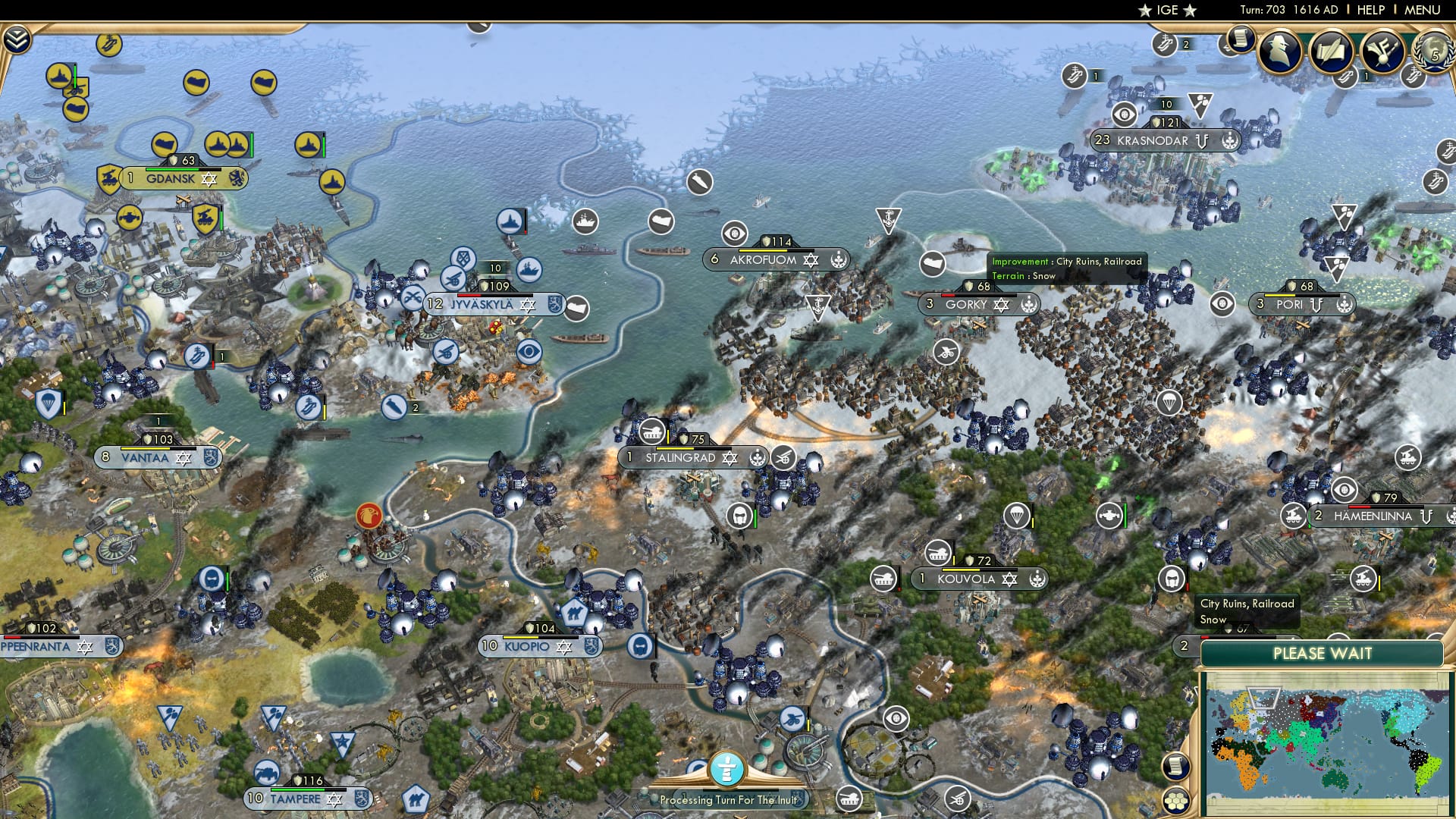Click the unit action button at bottom center
The image size is (1456, 819).
(x=728, y=770)
